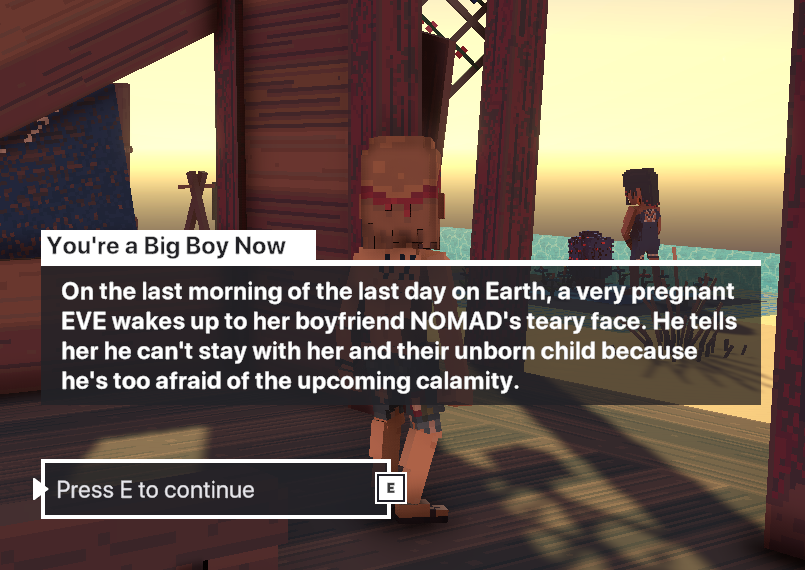Select the continue dialogue option box
Viewport: 805px width, 570px height.
tap(215, 489)
